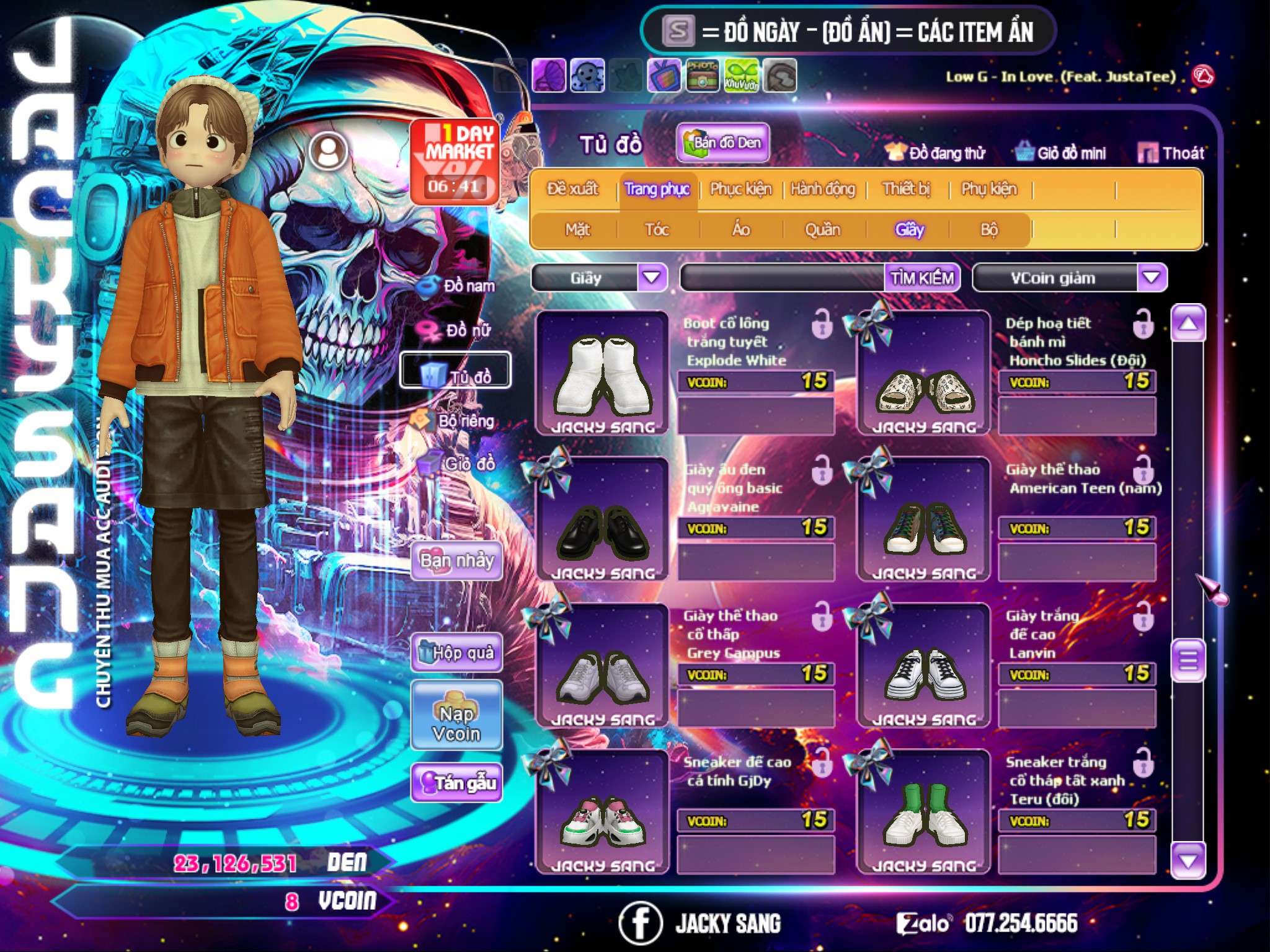1270x952 pixels.
Task: Choose the Lanvin white platform shoes
Action: click(924, 666)
